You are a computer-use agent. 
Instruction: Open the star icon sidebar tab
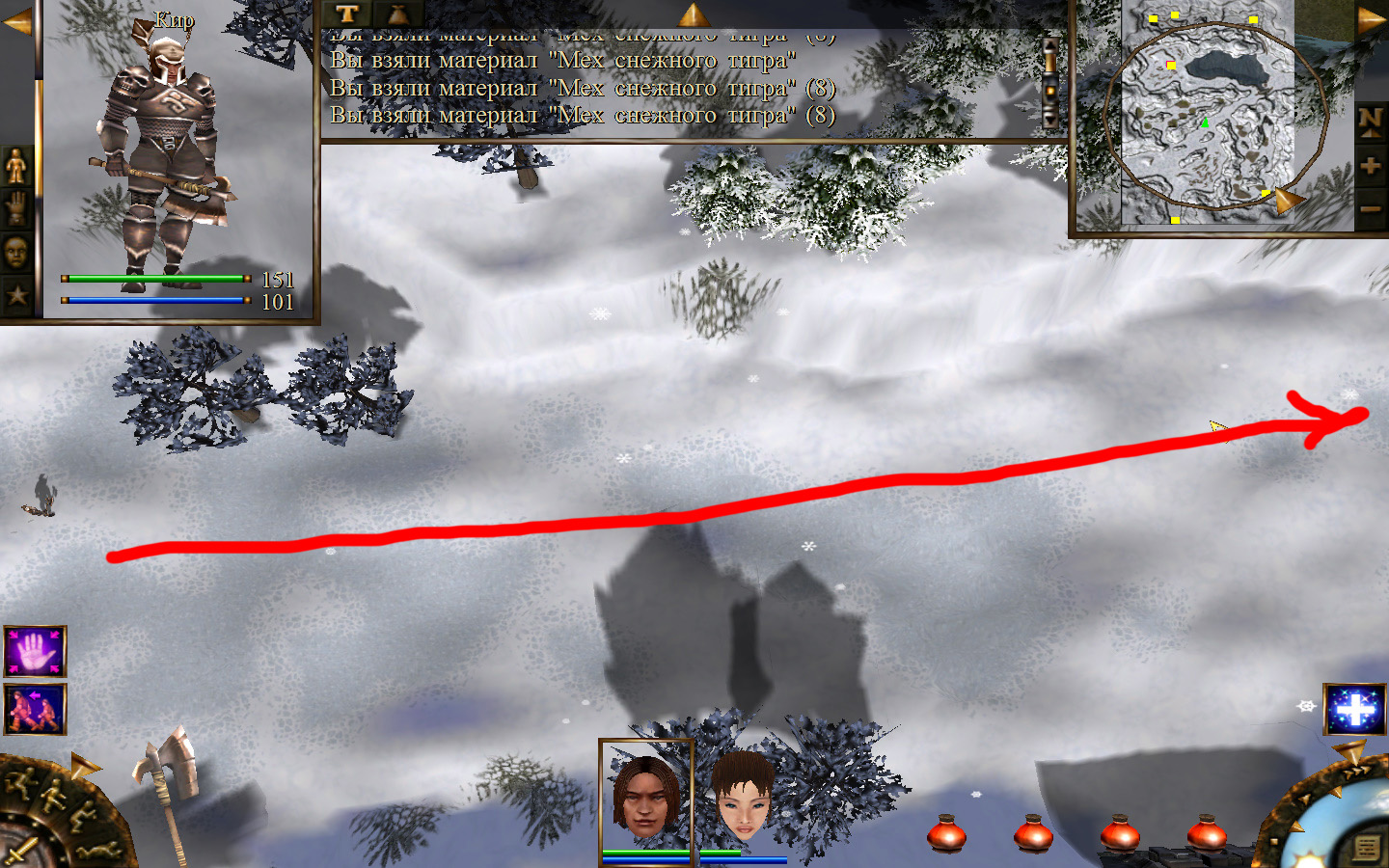[16, 294]
